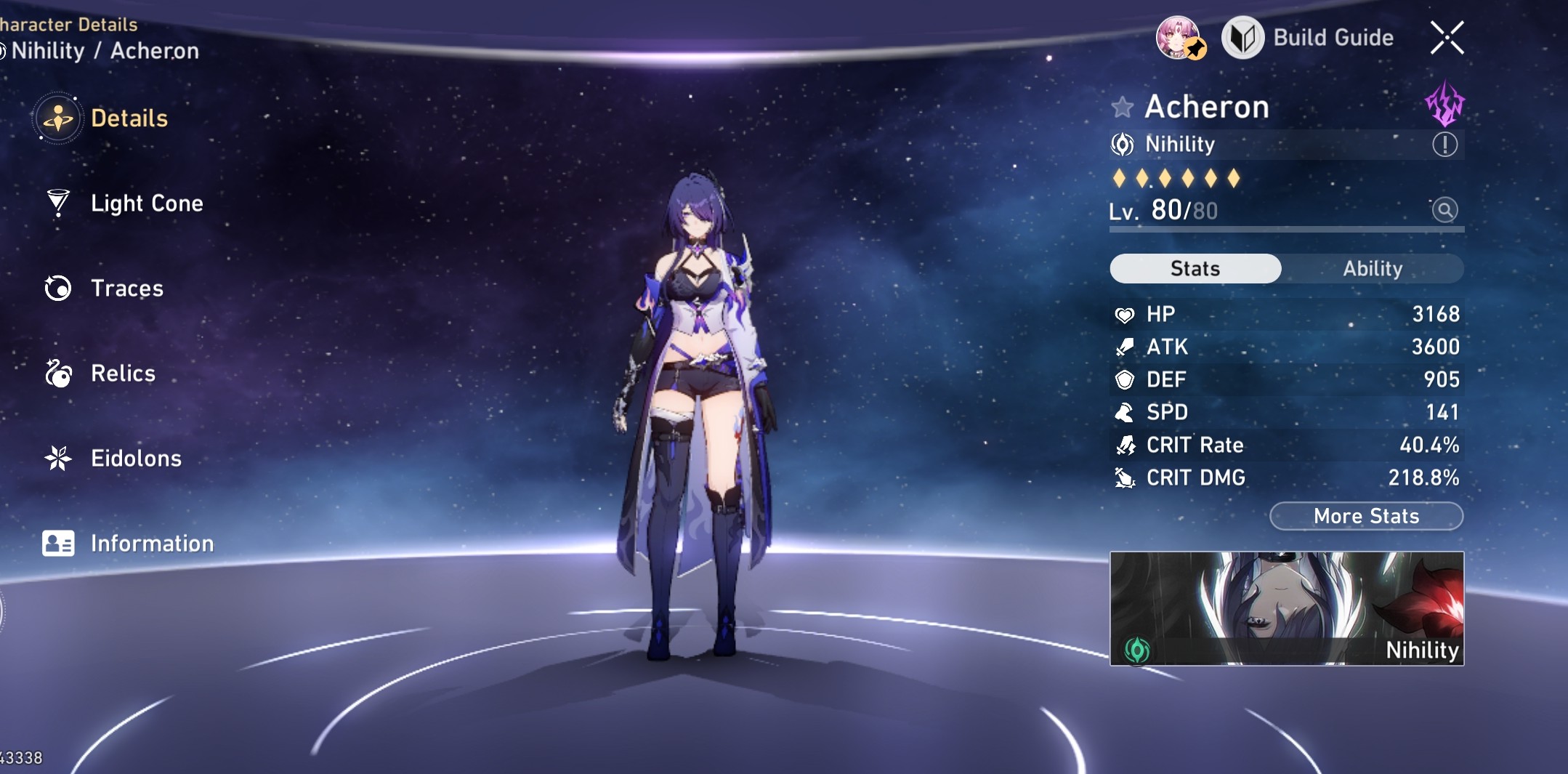Click the Nihility character art card
The width and height of the screenshot is (1568, 774).
[x=1288, y=609]
